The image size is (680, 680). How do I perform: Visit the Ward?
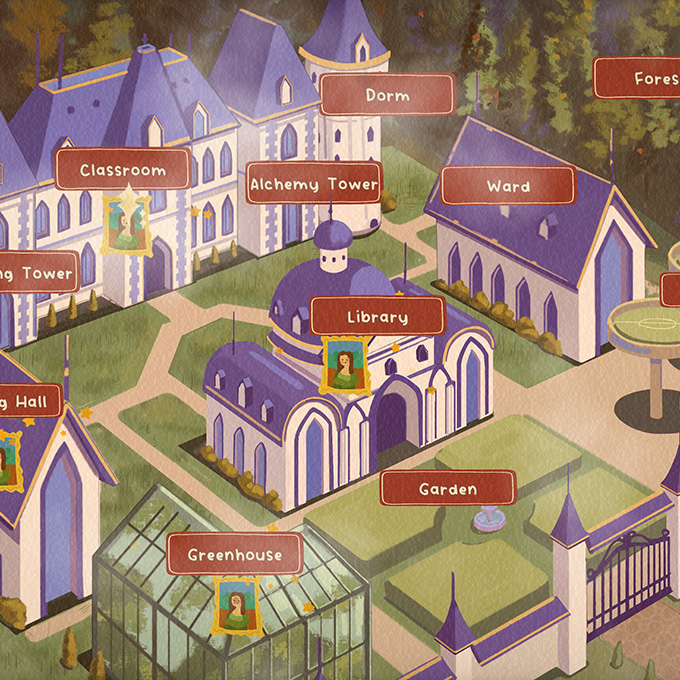508,186
